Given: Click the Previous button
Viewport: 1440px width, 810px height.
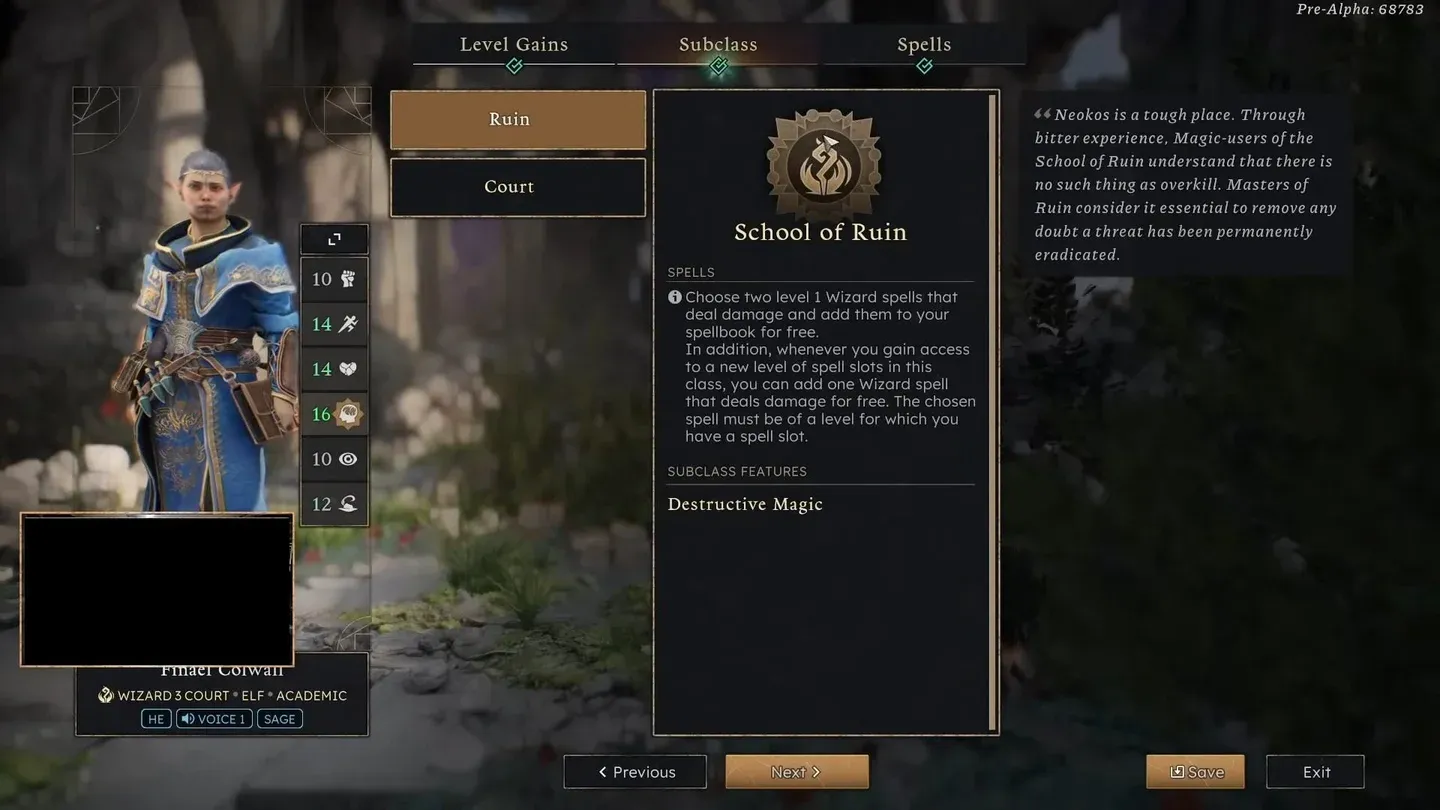Looking at the screenshot, I should [x=635, y=772].
